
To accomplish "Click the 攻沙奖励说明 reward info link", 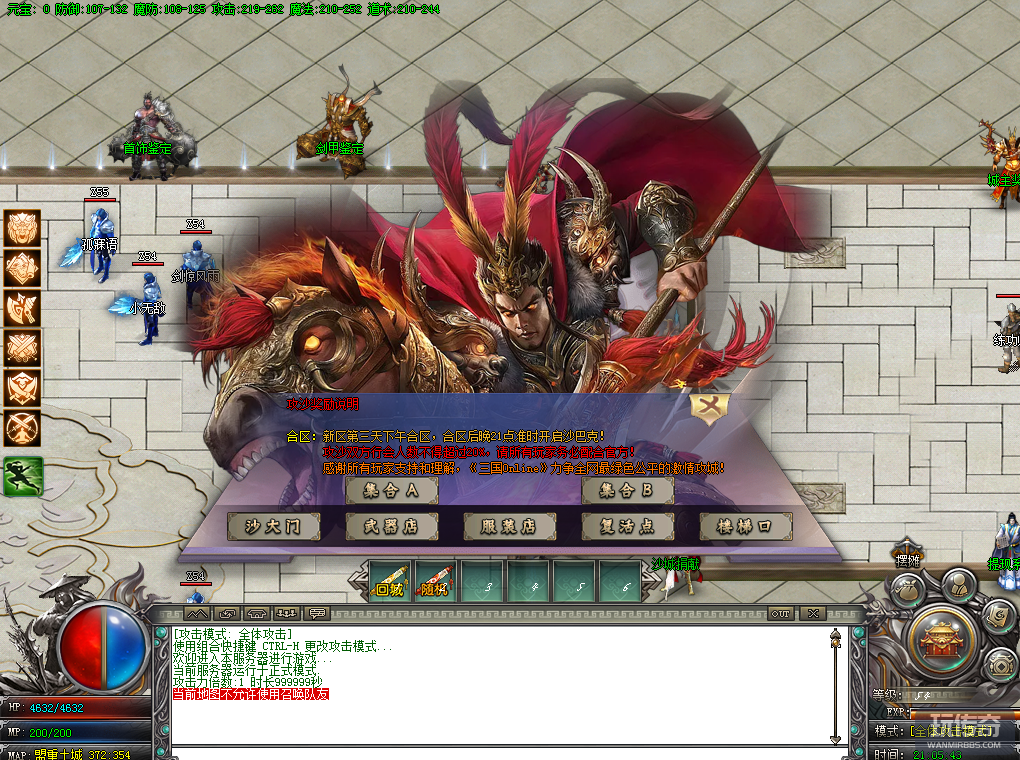I will coord(322,404).
